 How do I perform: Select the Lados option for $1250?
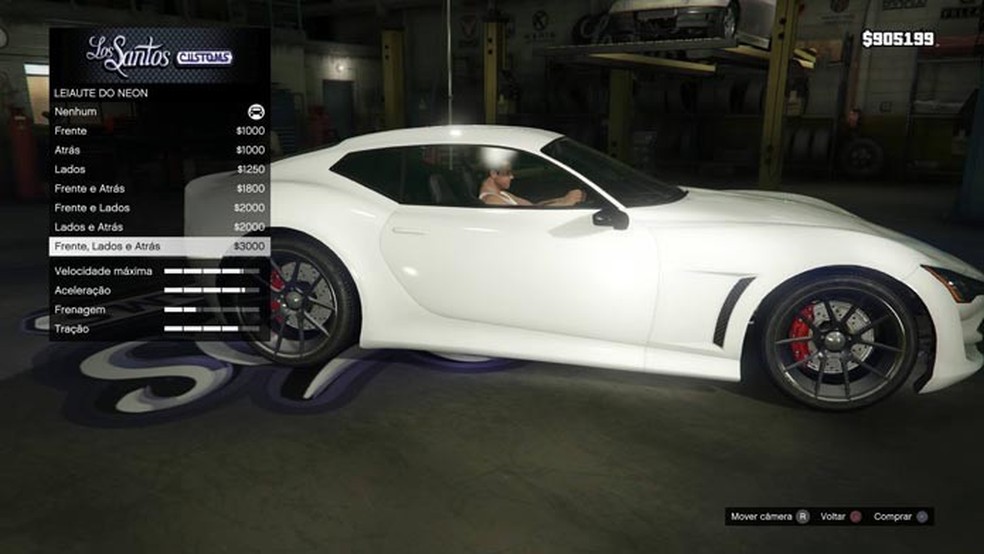pyautogui.click(x=159, y=169)
